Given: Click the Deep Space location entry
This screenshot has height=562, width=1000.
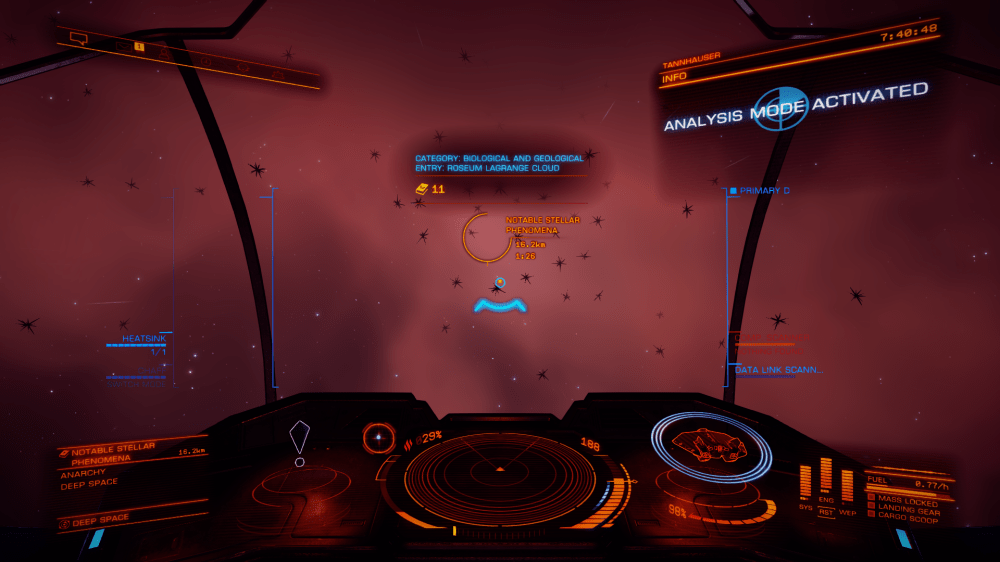Looking at the screenshot, I should (x=102, y=519).
